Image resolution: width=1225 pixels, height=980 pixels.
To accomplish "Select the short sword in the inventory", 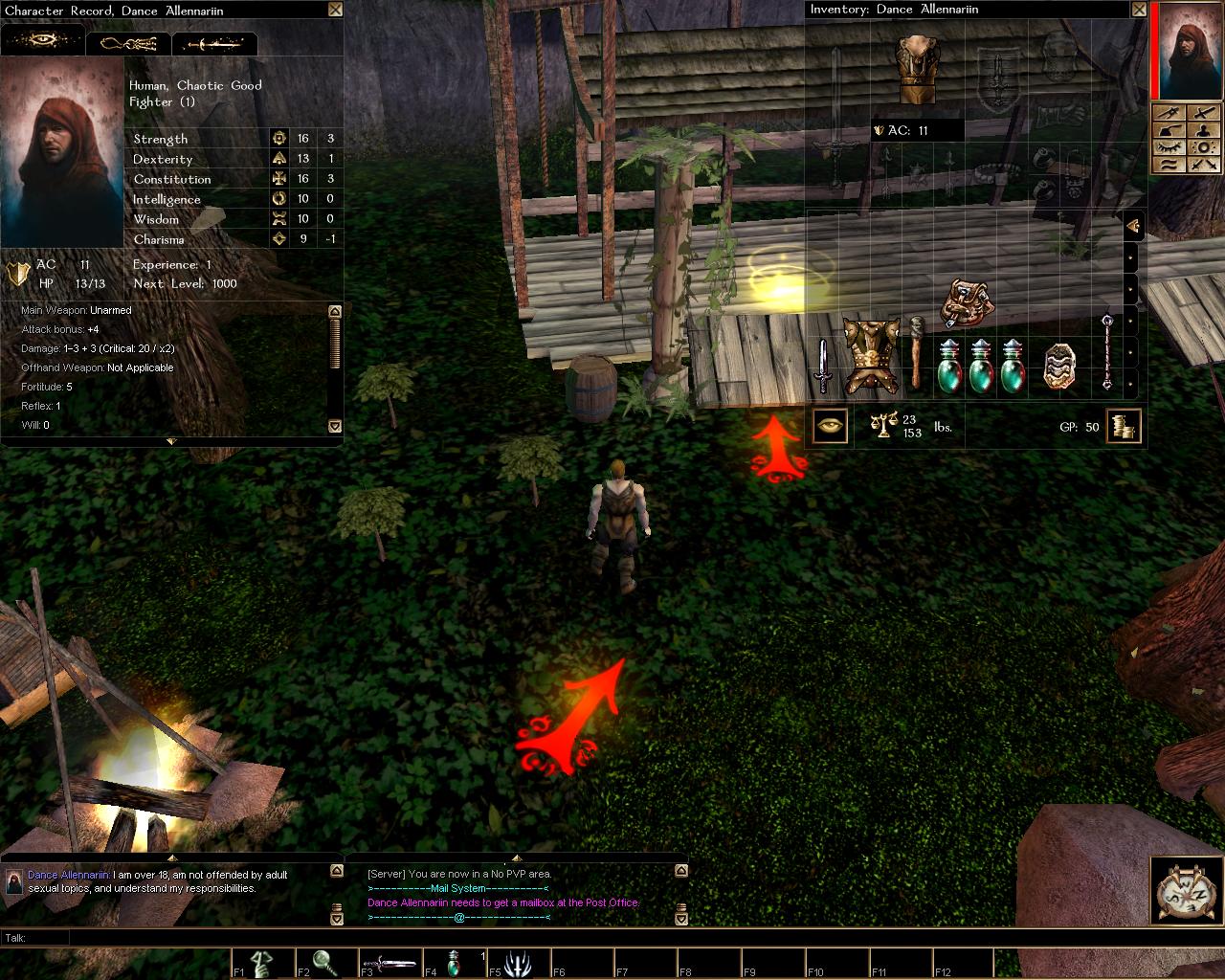I will [822, 366].
